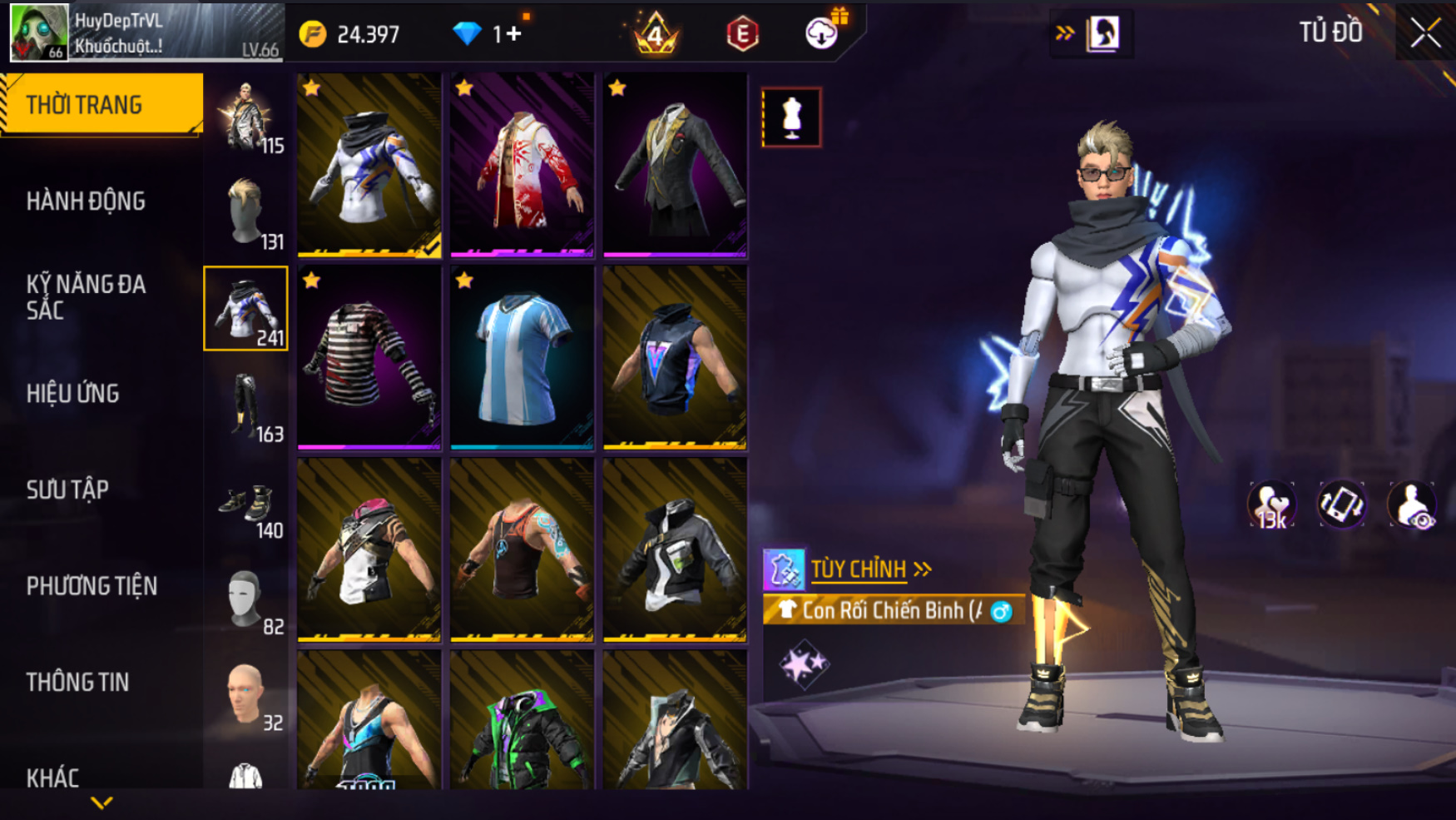Viewport: 1456px width, 820px height.
Task: Open the mask category with 82 items
Action: click(x=247, y=599)
